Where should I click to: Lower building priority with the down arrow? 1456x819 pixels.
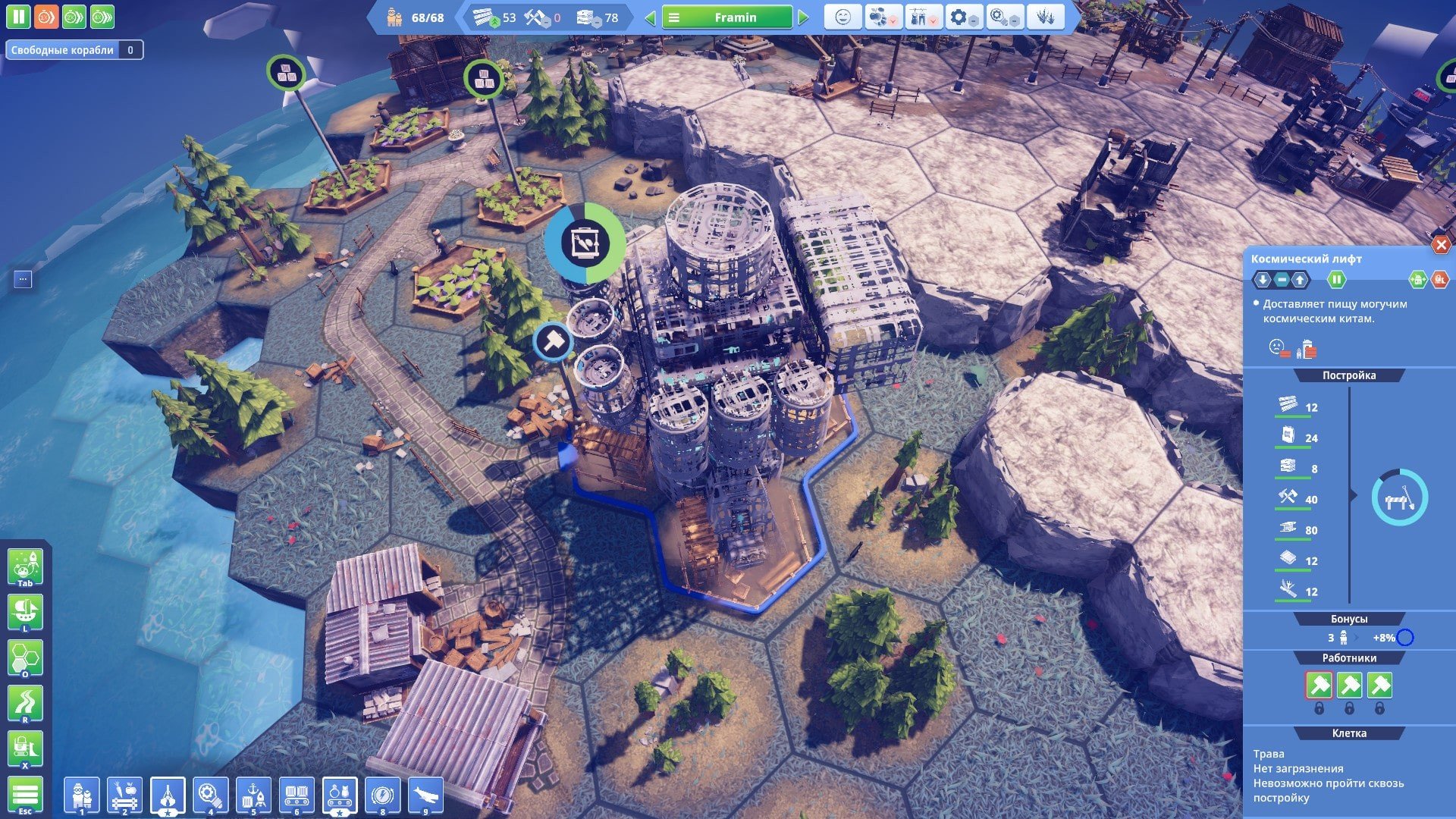click(1263, 280)
